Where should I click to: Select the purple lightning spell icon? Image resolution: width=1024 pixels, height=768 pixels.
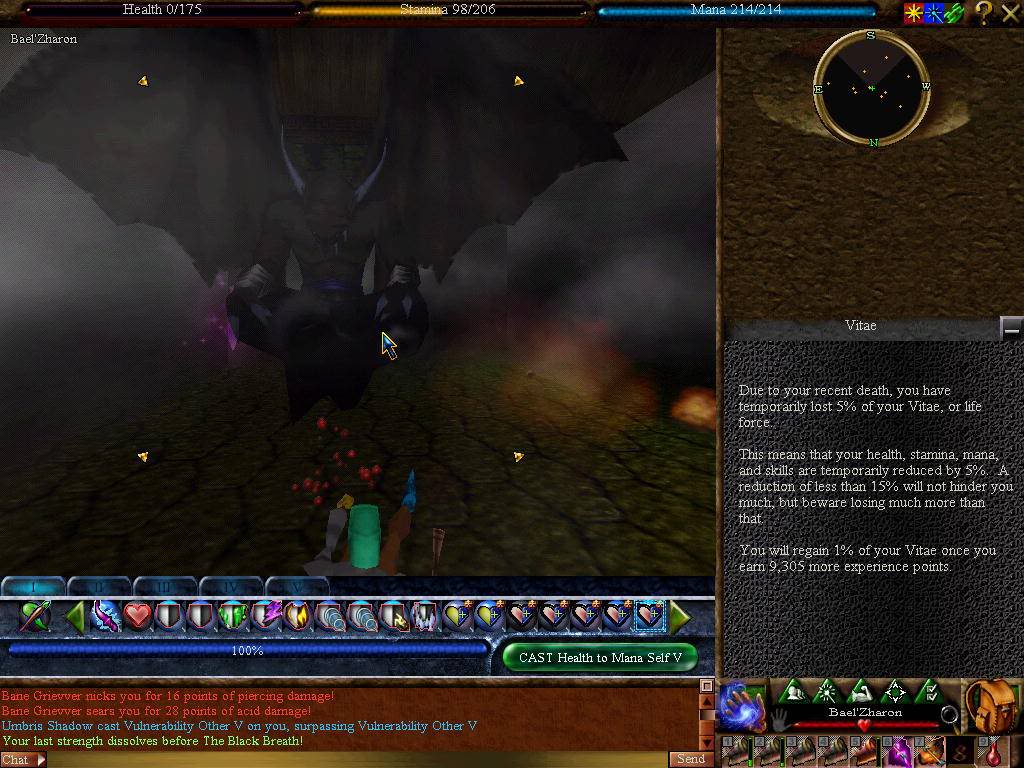[265, 617]
